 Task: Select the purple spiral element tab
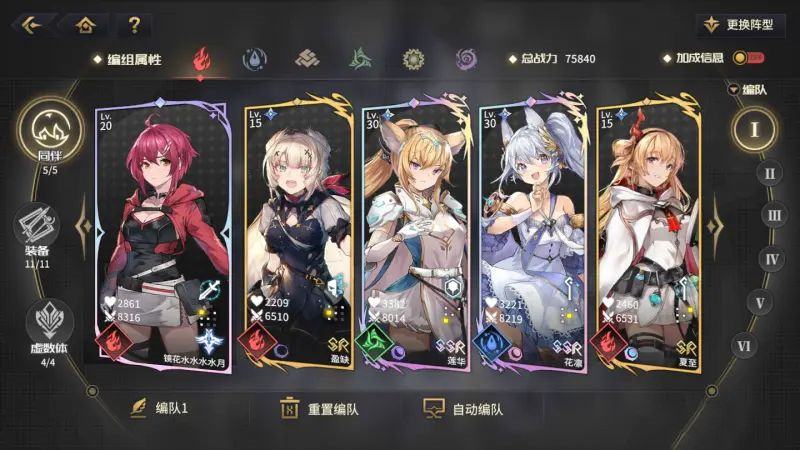(466, 59)
